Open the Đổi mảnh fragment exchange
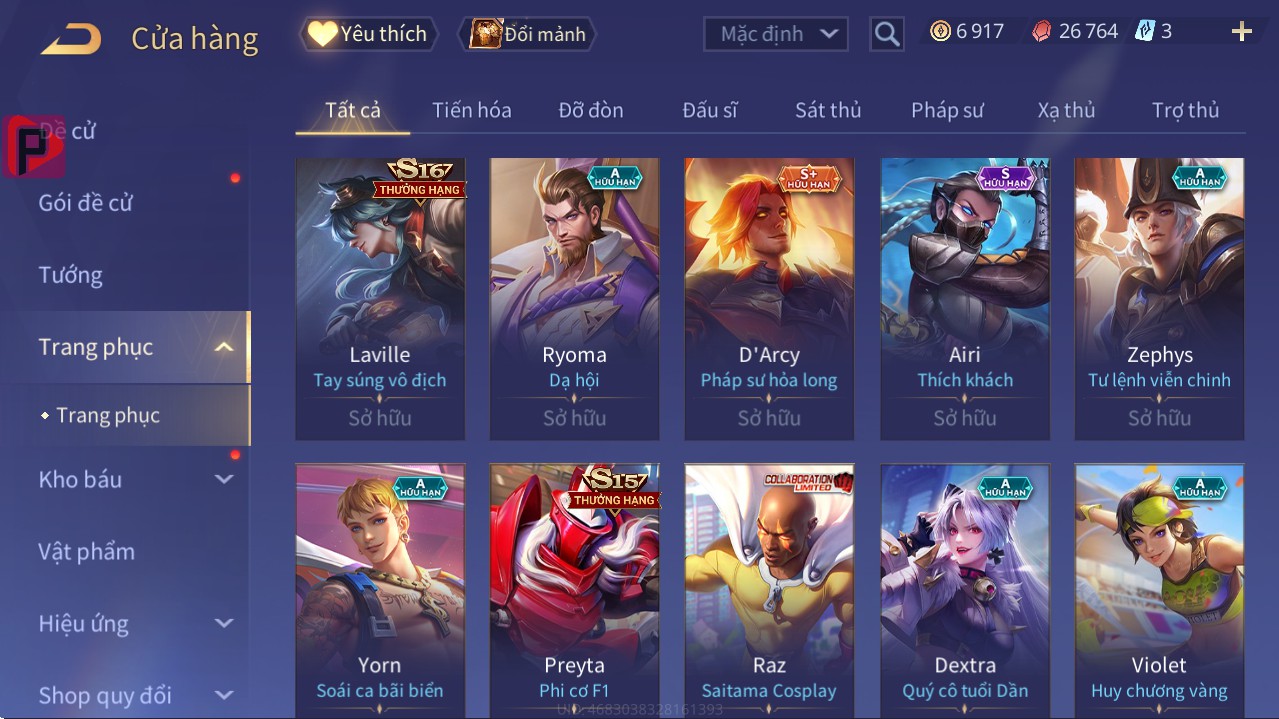 [527, 34]
